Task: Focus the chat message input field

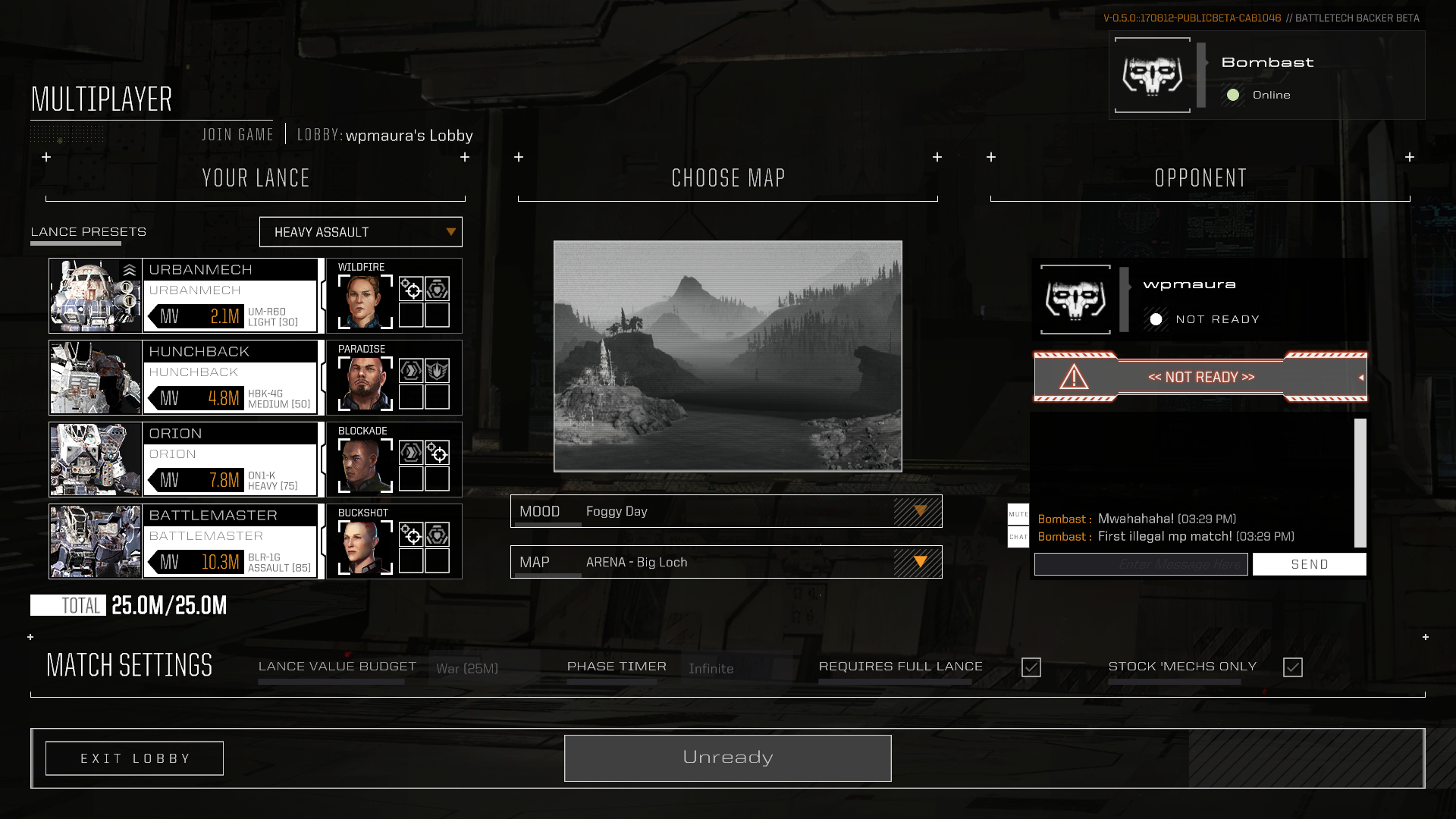Action: click(x=1141, y=564)
